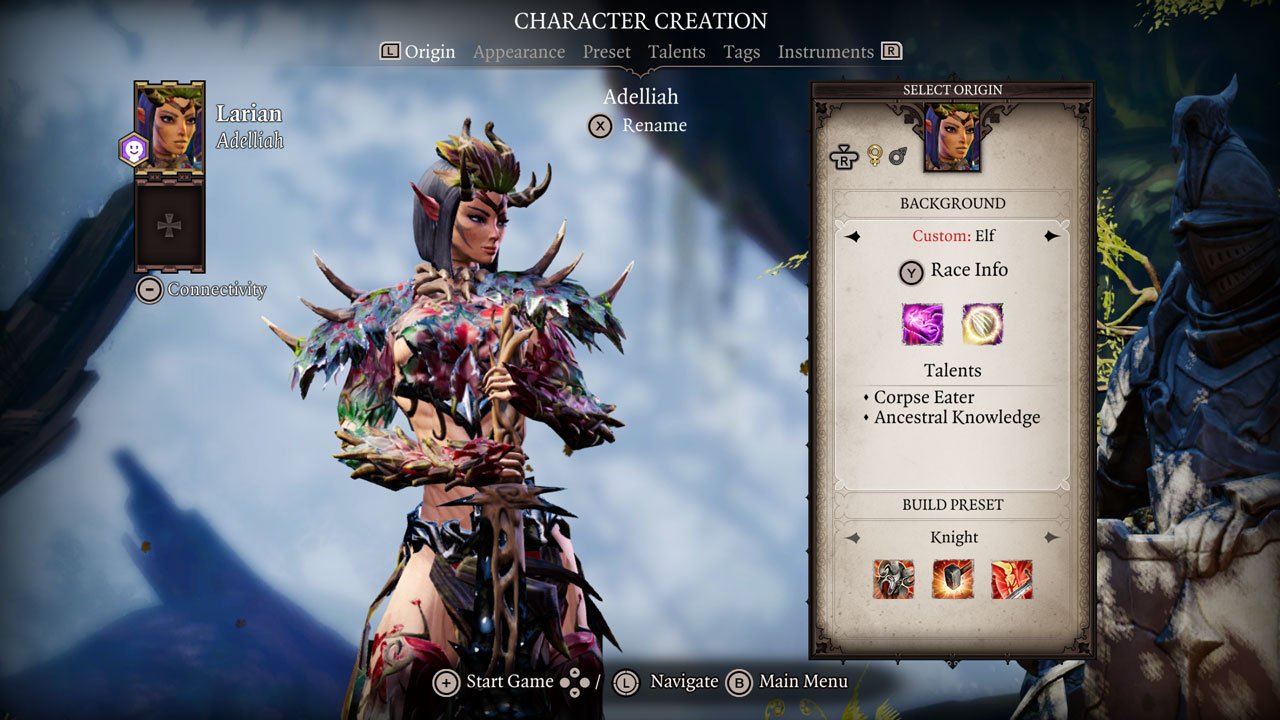Select the male gender symbol icon
Viewport: 1280px width, 720px height.
(x=897, y=155)
